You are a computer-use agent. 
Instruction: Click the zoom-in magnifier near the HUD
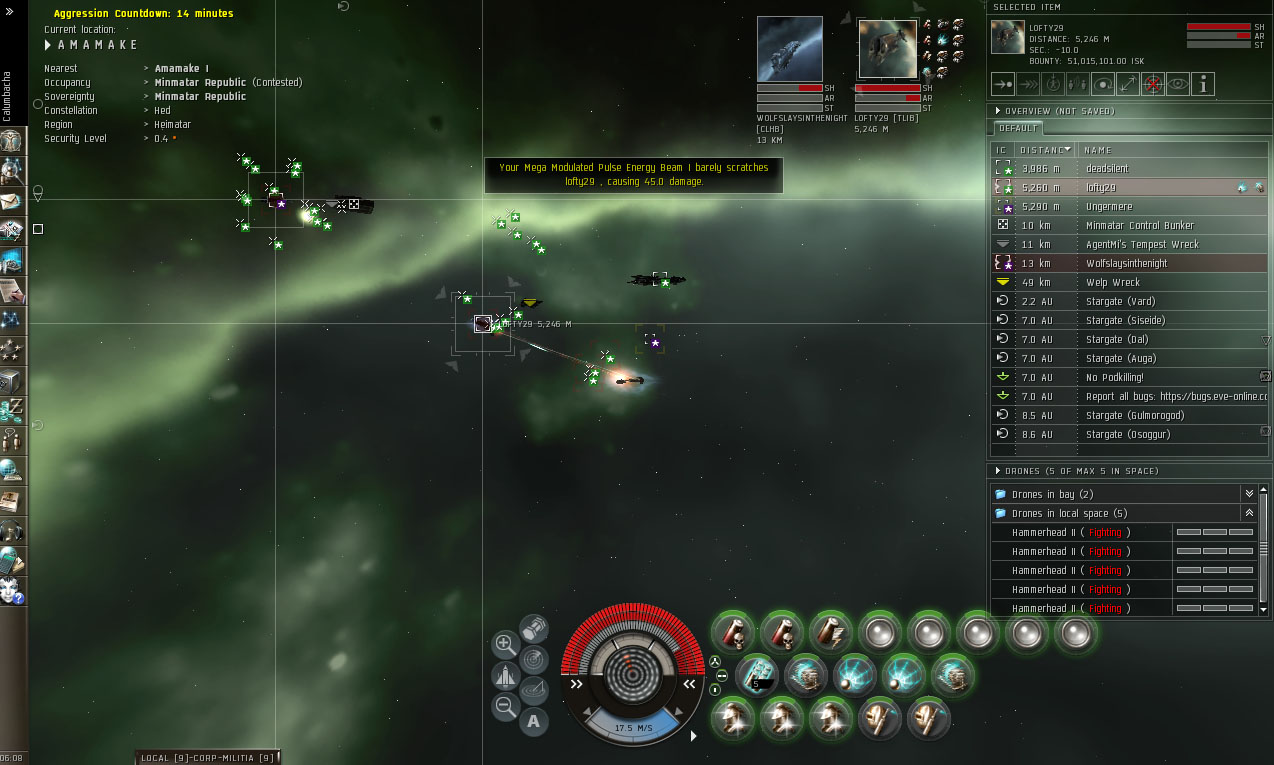coord(505,644)
